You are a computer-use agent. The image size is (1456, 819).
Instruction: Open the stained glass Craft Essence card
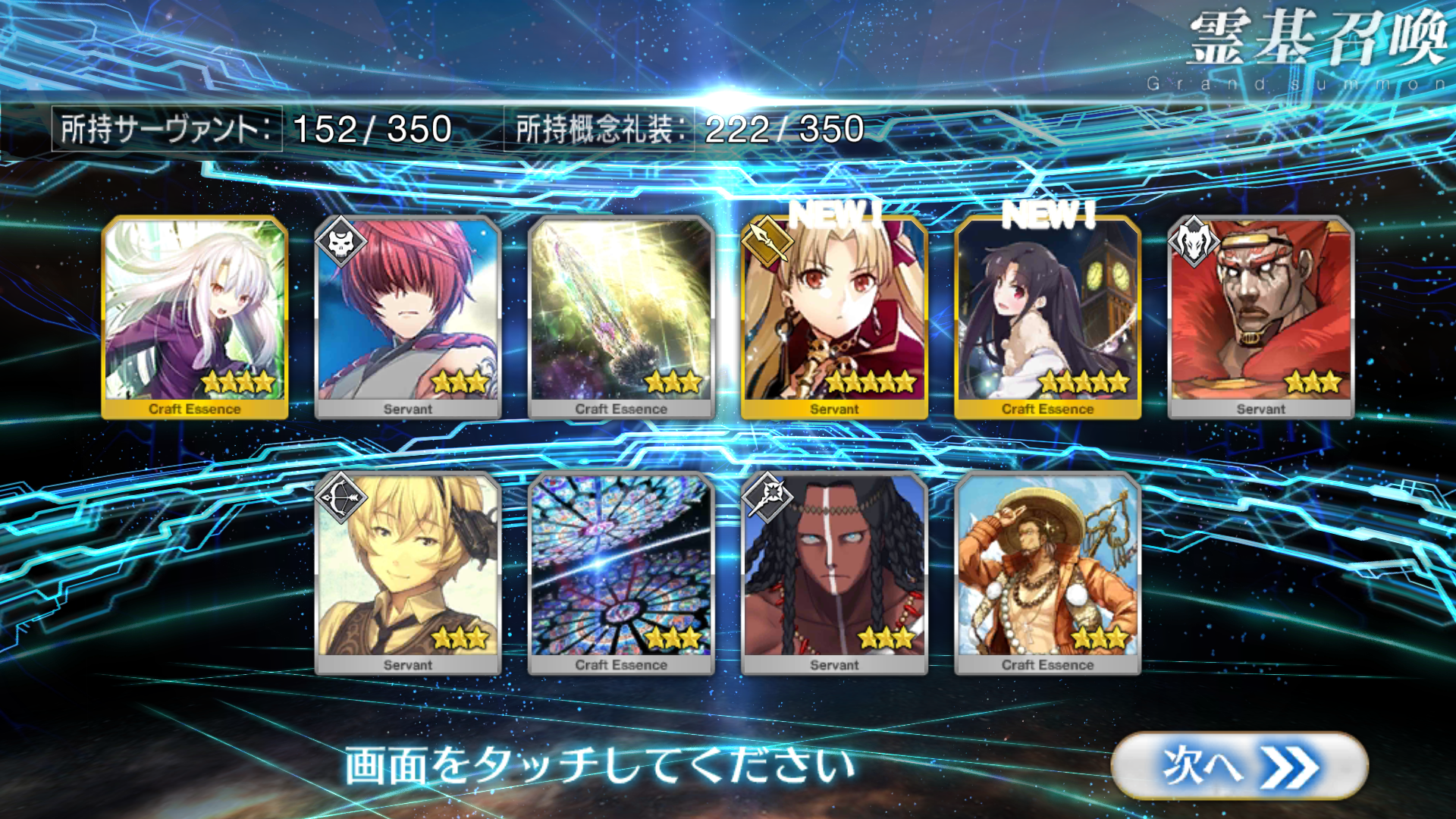point(621,573)
